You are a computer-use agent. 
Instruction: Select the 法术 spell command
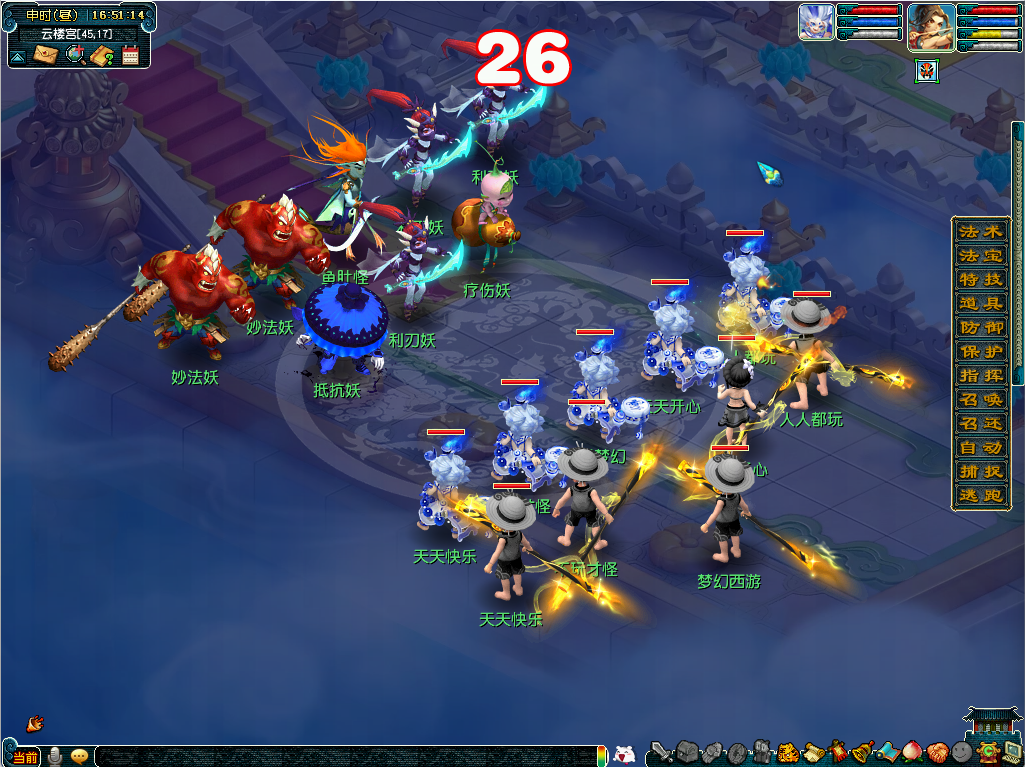[980, 231]
